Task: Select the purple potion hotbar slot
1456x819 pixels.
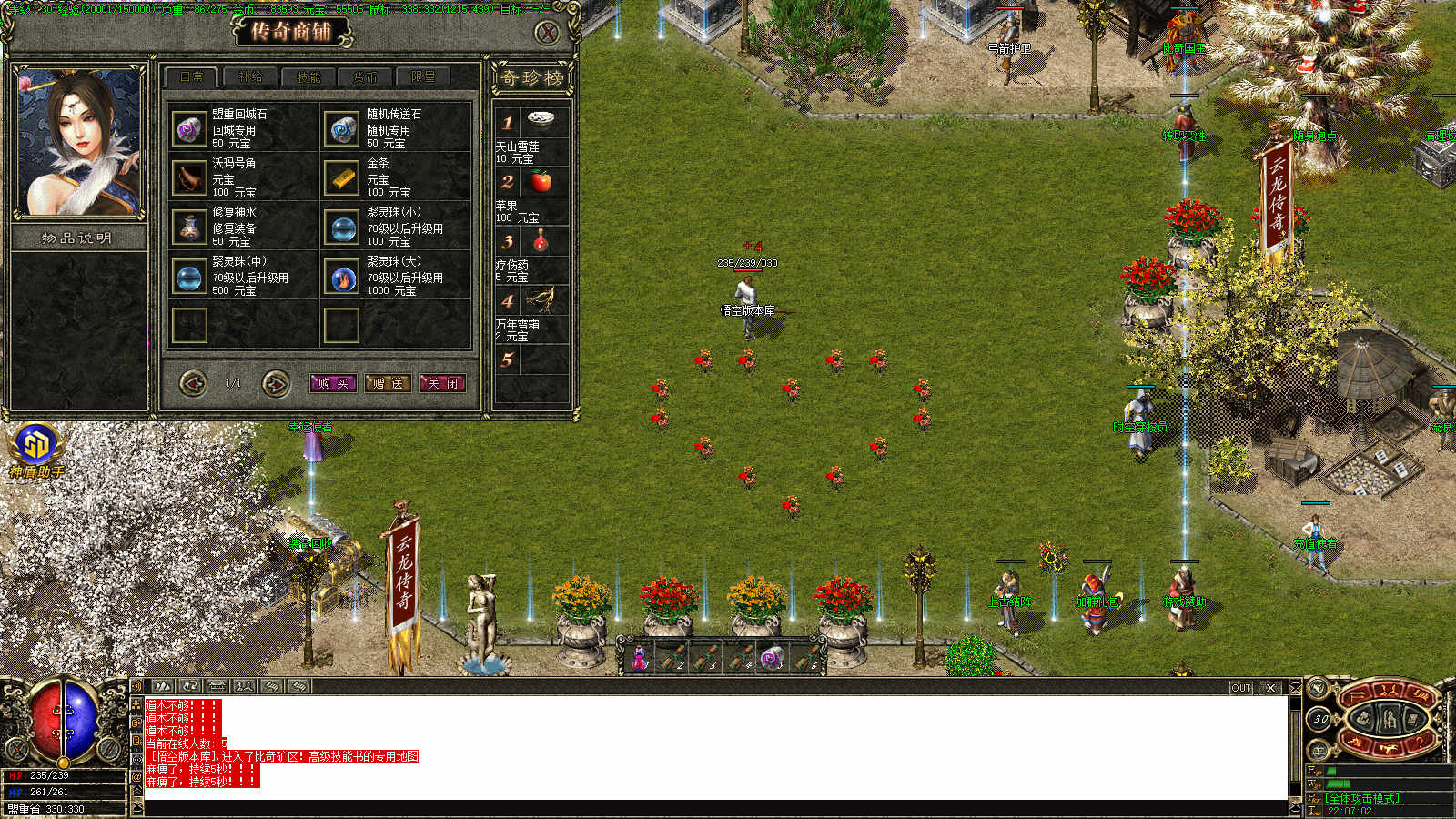Action: [x=640, y=658]
